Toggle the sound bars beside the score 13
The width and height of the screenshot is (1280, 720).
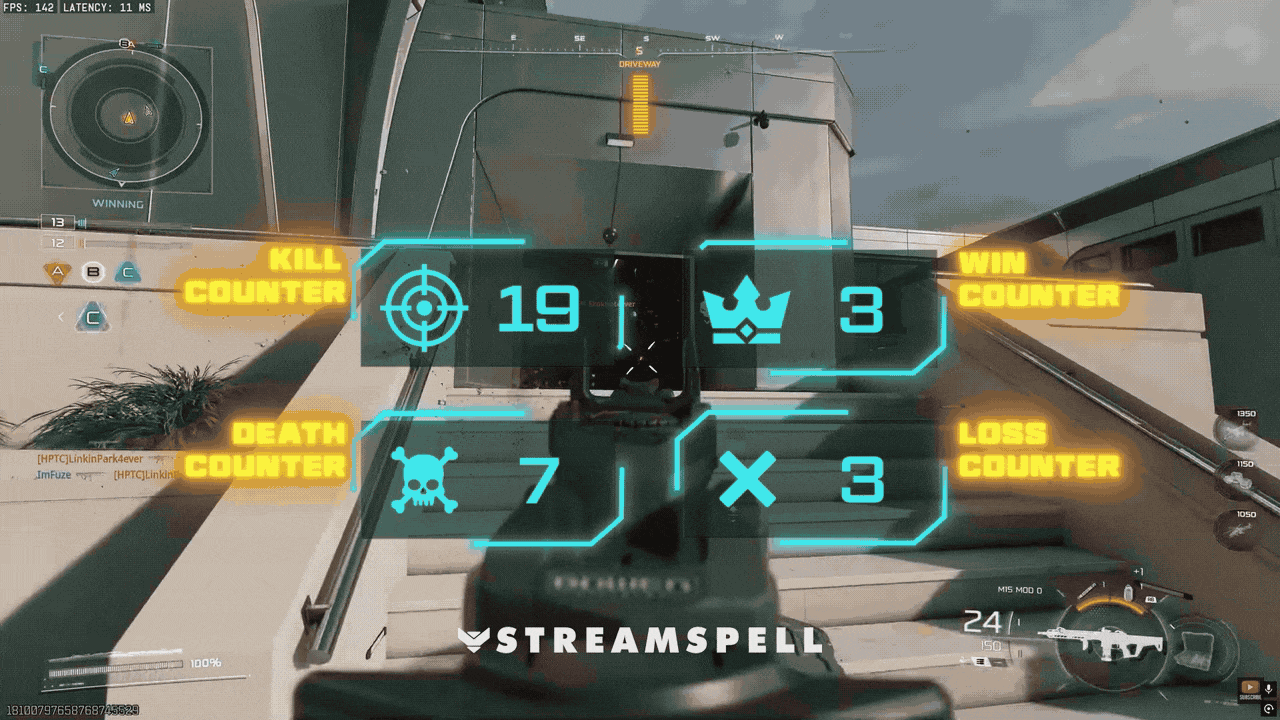81,222
